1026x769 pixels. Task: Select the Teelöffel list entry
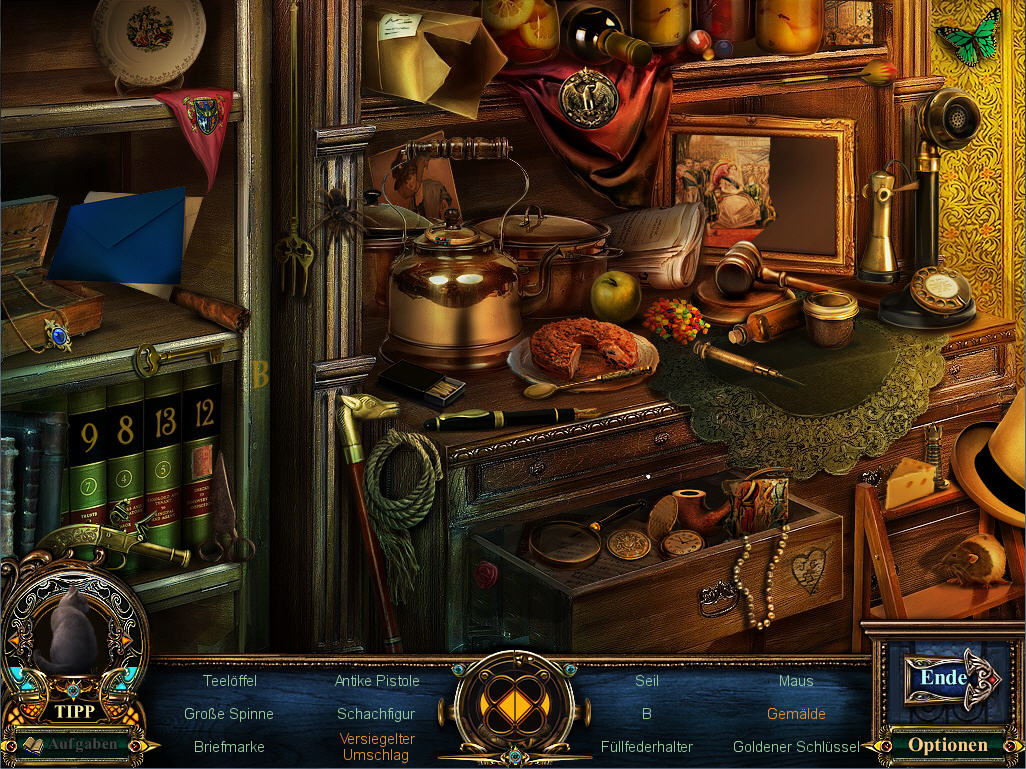pos(229,680)
